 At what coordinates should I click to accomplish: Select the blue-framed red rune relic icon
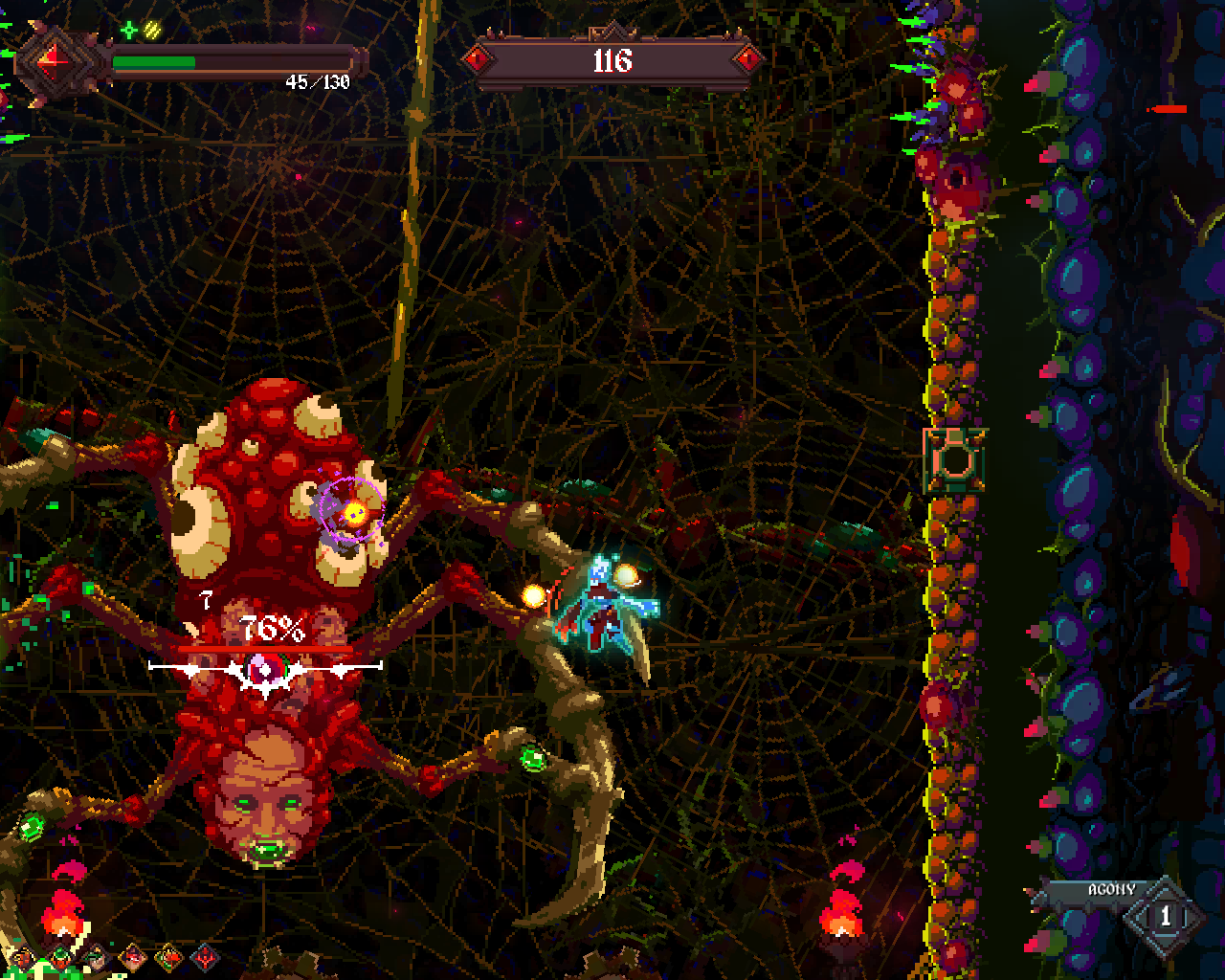206,955
